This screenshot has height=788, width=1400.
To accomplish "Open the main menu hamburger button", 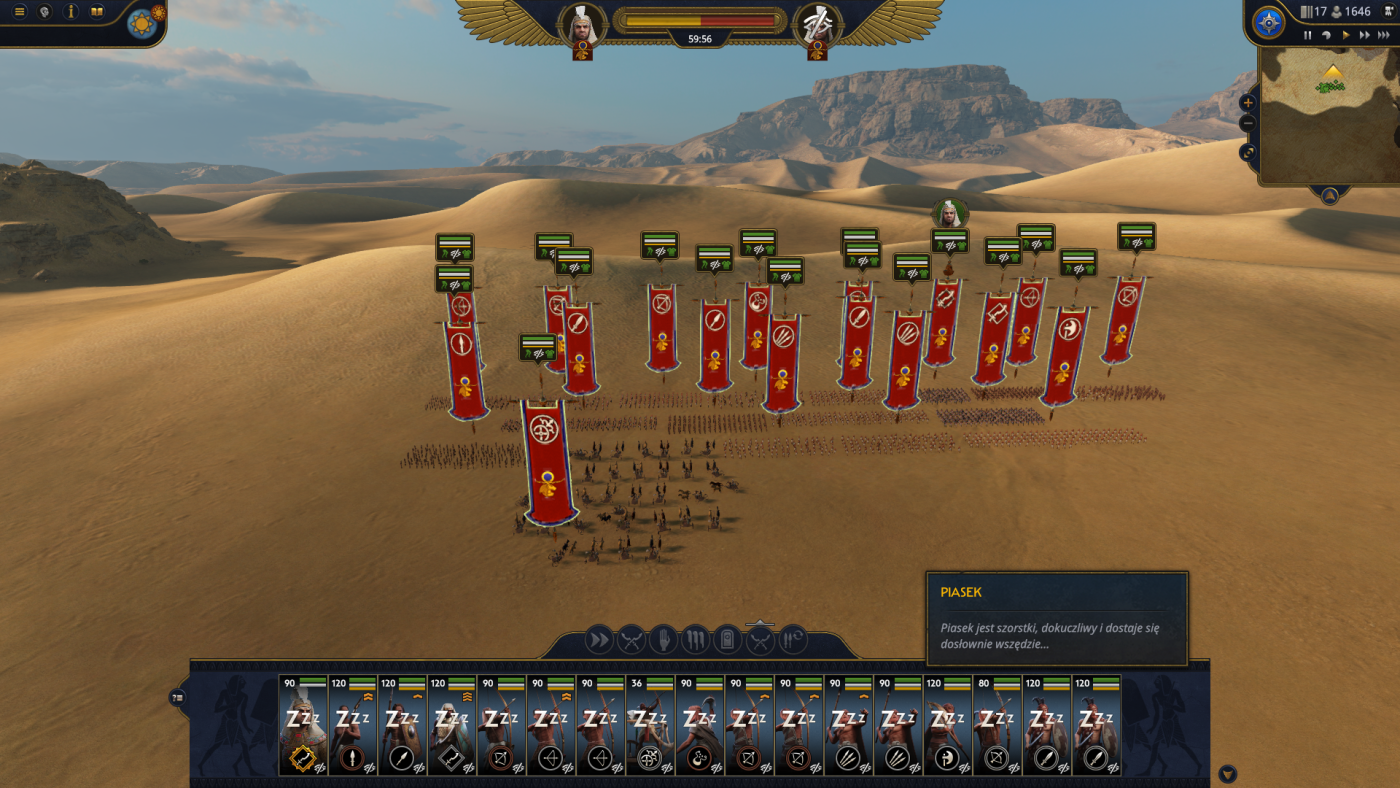I will click(x=19, y=12).
